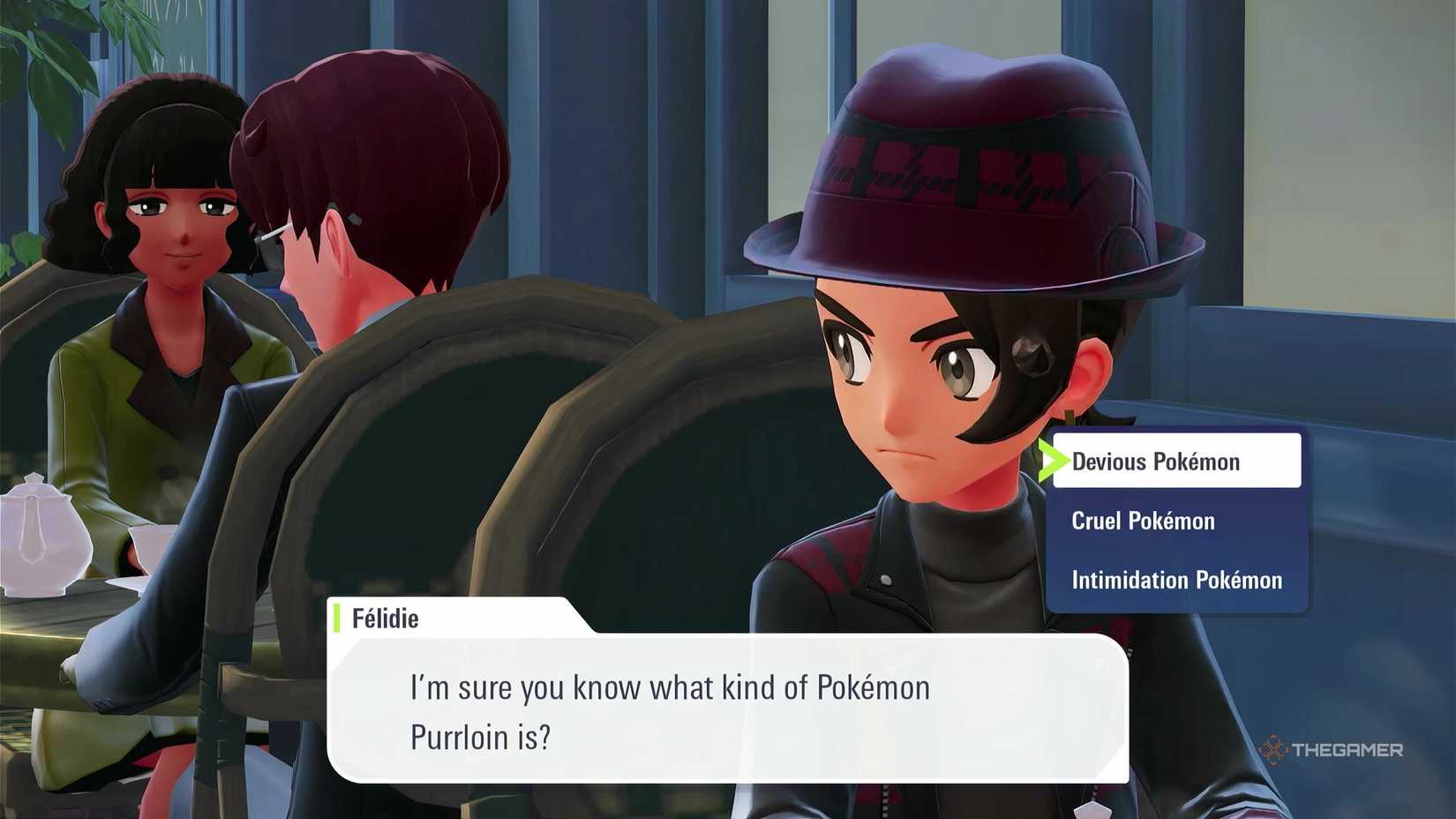This screenshot has width=1456, height=819.
Task: Click the green selection arrow cursor
Action: pyautogui.click(x=1055, y=461)
